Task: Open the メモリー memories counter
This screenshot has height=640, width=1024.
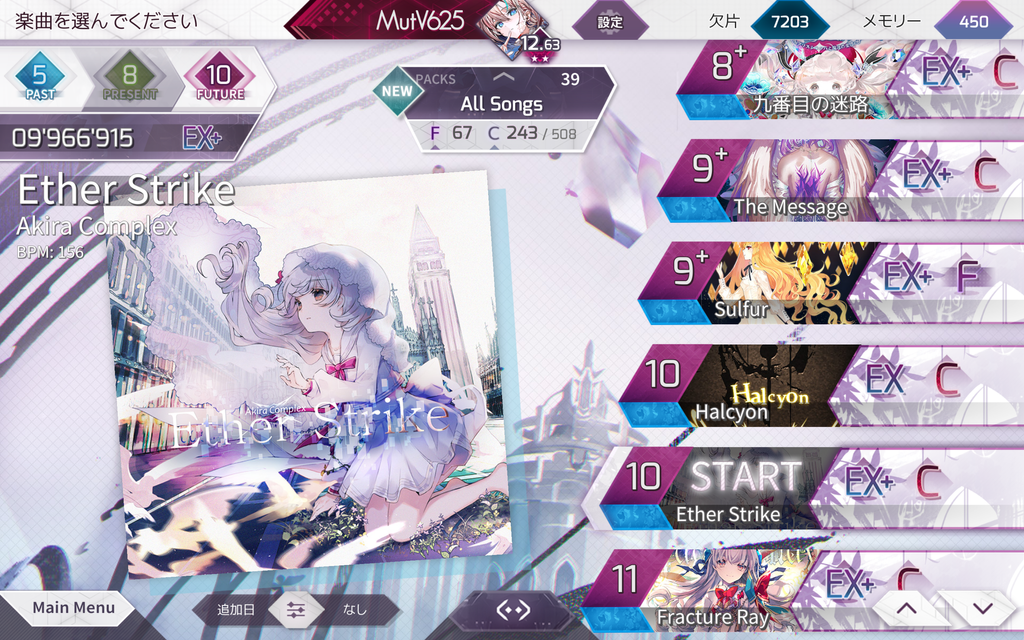Action: [972, 21]
